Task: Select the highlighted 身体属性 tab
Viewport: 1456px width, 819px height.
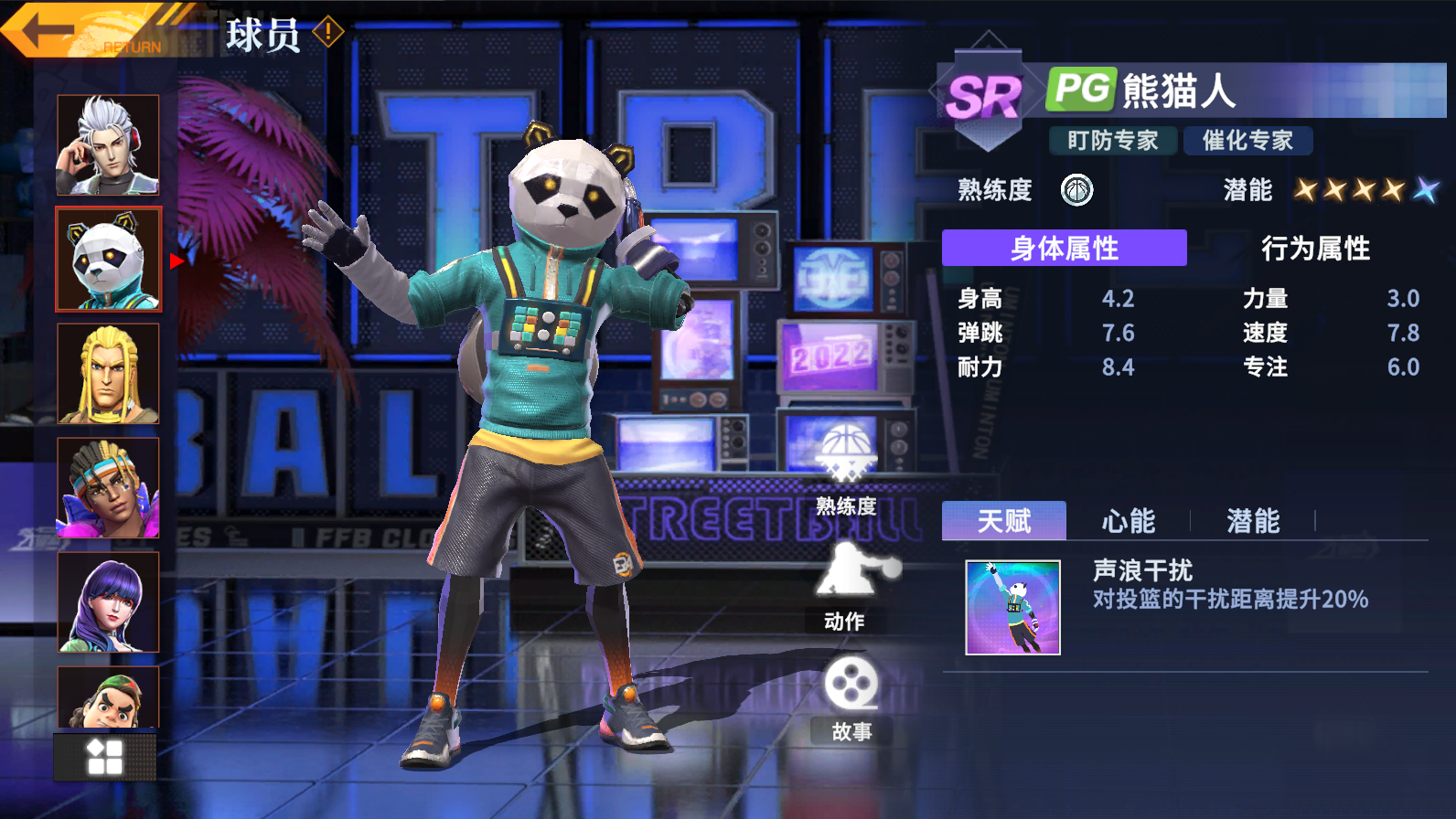Action: [x=1064, y=248]
